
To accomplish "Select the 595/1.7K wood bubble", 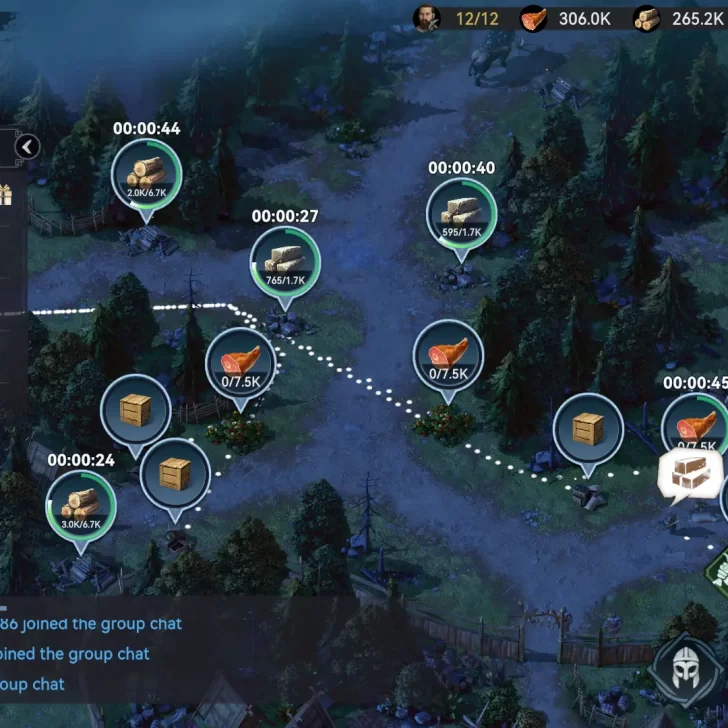I will [461, 214].
